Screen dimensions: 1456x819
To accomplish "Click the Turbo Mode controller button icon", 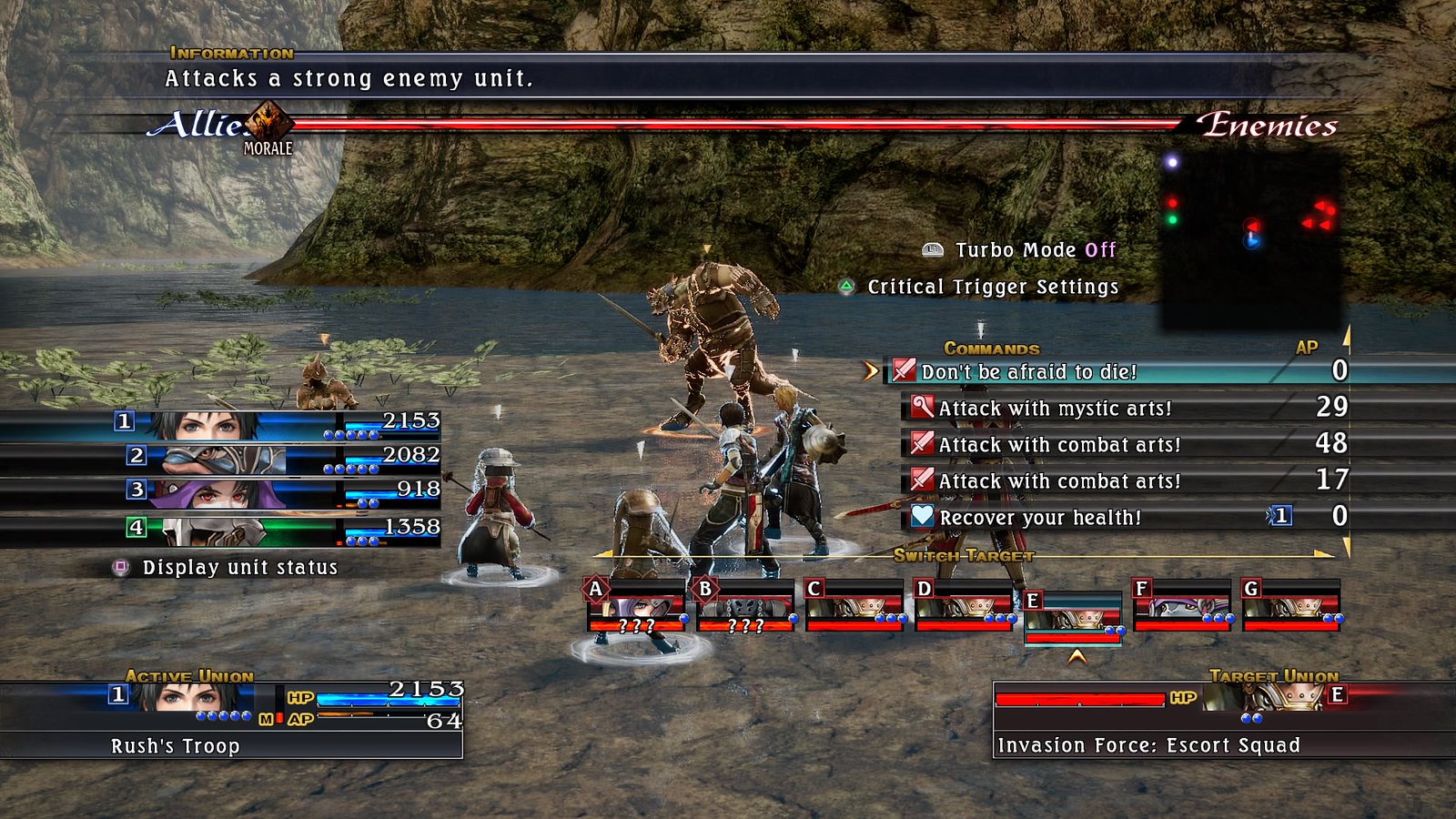I will click(930, 248).
